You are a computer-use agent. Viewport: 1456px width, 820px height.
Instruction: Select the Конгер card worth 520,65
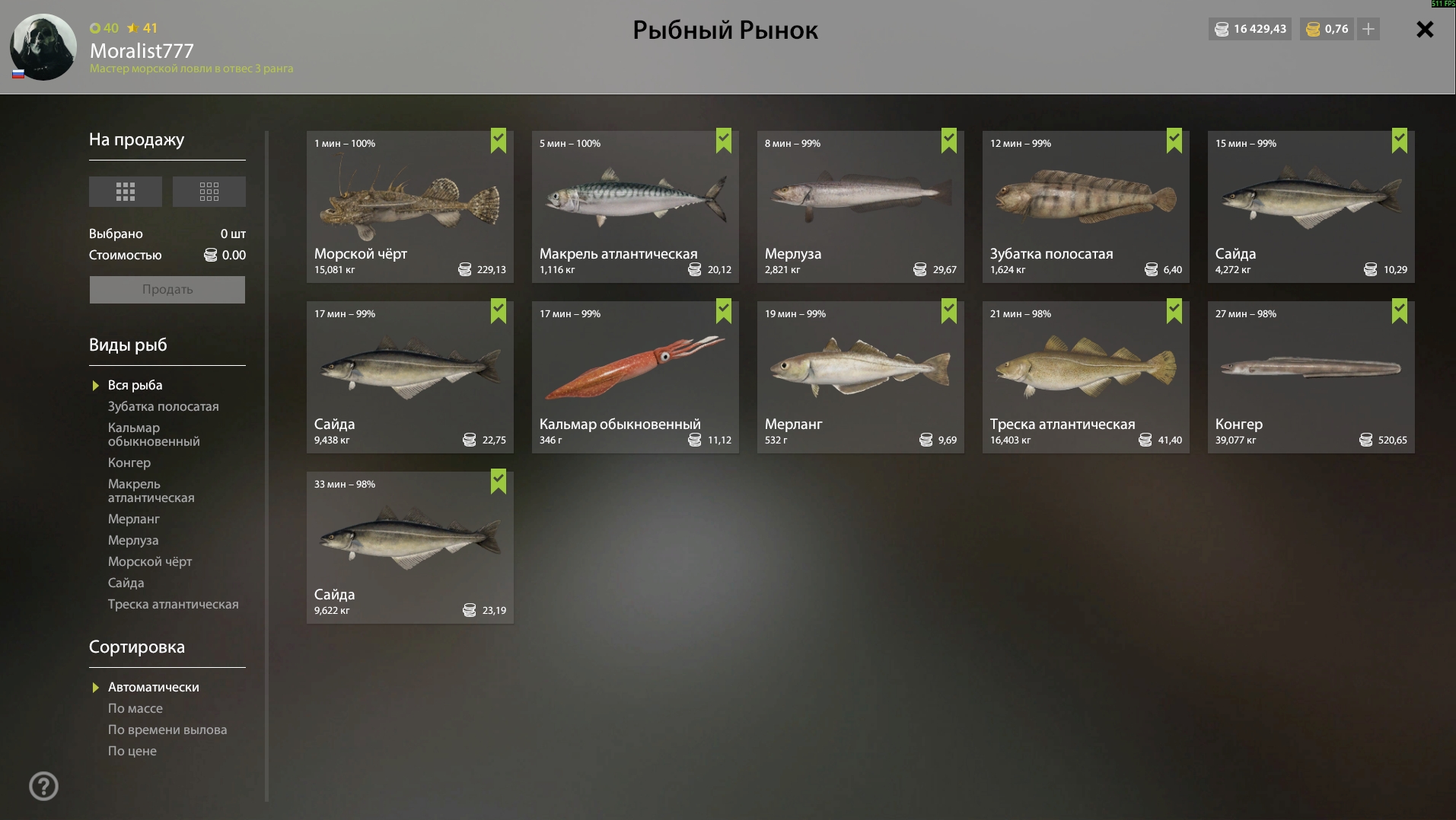(1311, 377)
